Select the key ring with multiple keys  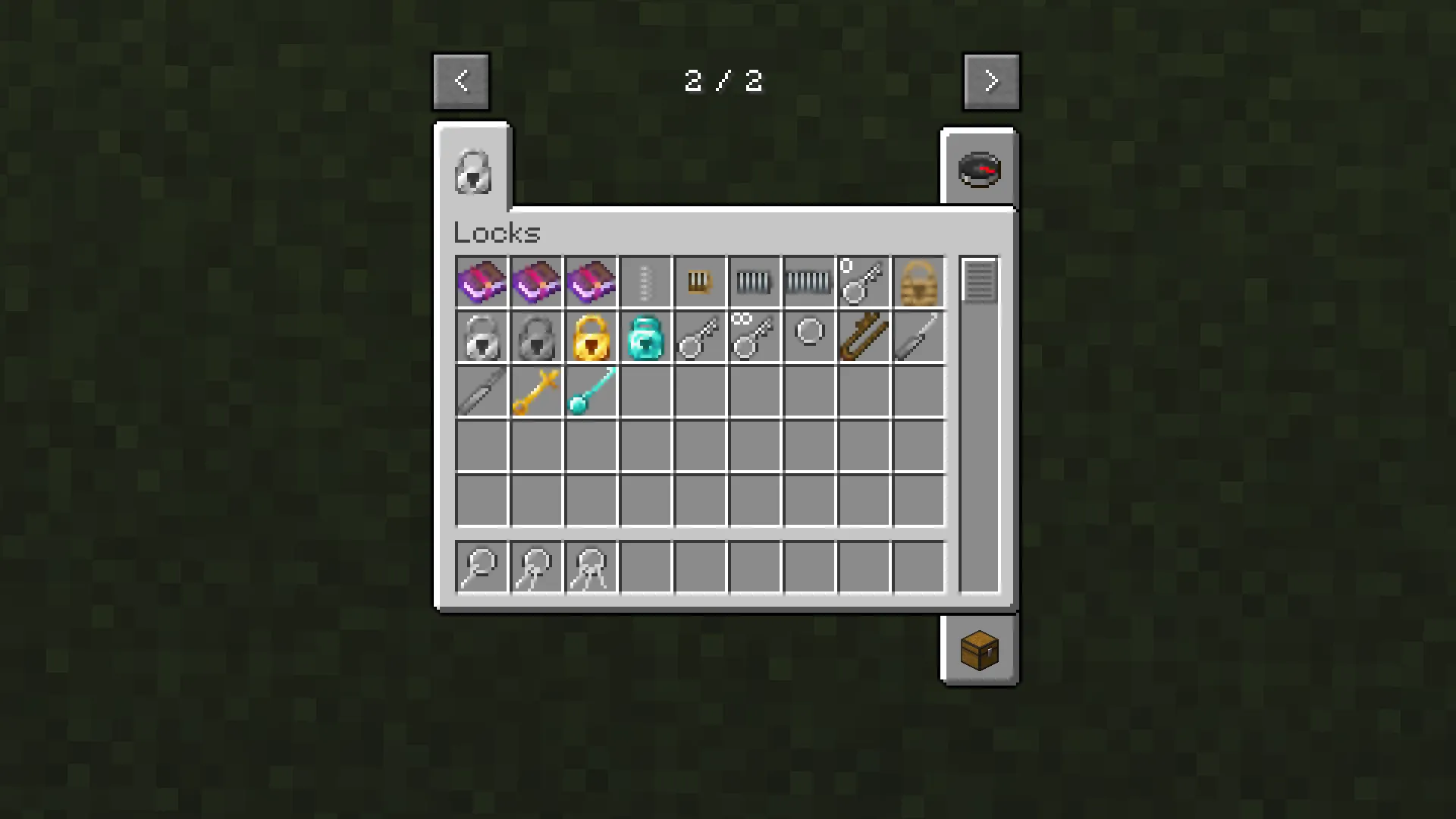pyautogui.click(x=591, y=567)
